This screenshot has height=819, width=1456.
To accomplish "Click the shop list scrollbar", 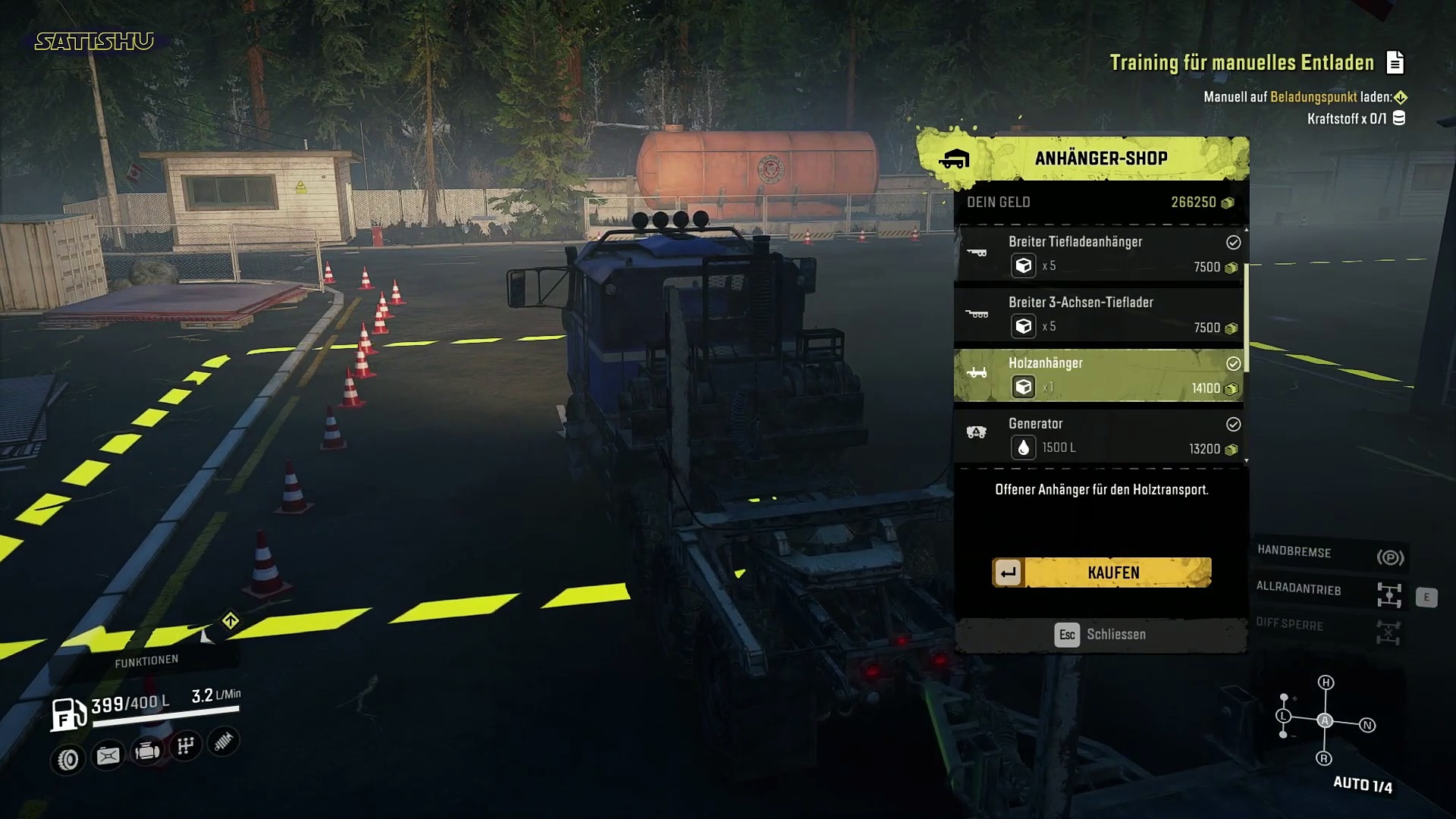I will [1245, 318].
